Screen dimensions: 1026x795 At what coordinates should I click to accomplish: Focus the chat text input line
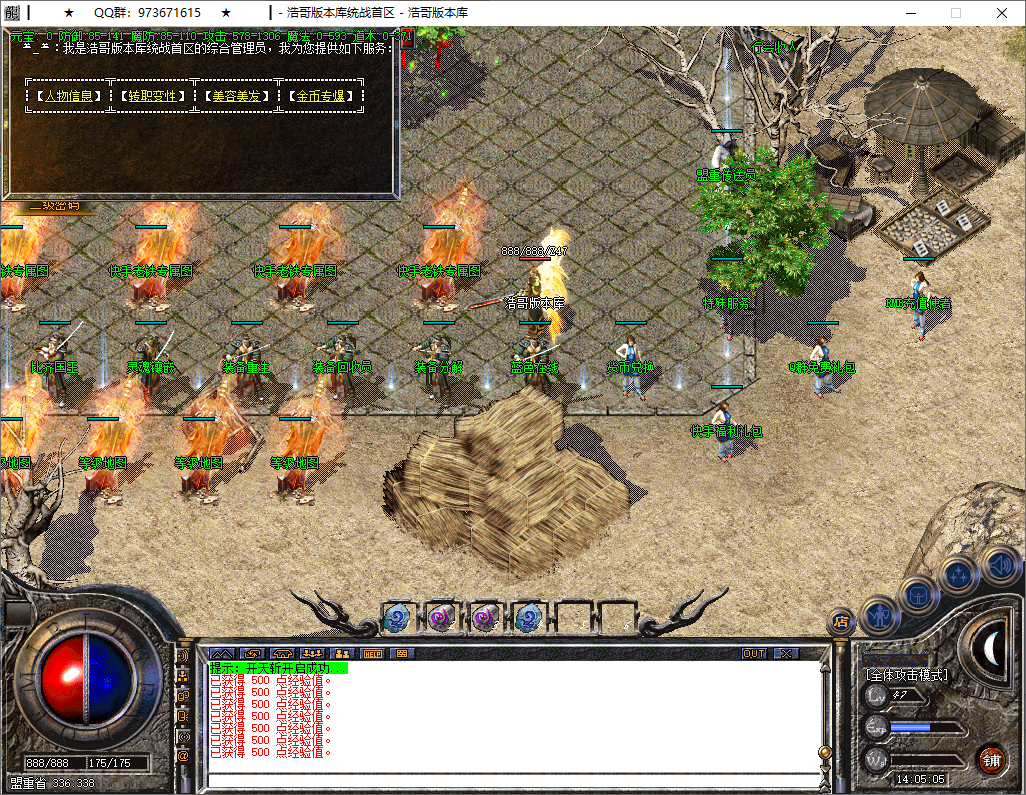(510, 780)
